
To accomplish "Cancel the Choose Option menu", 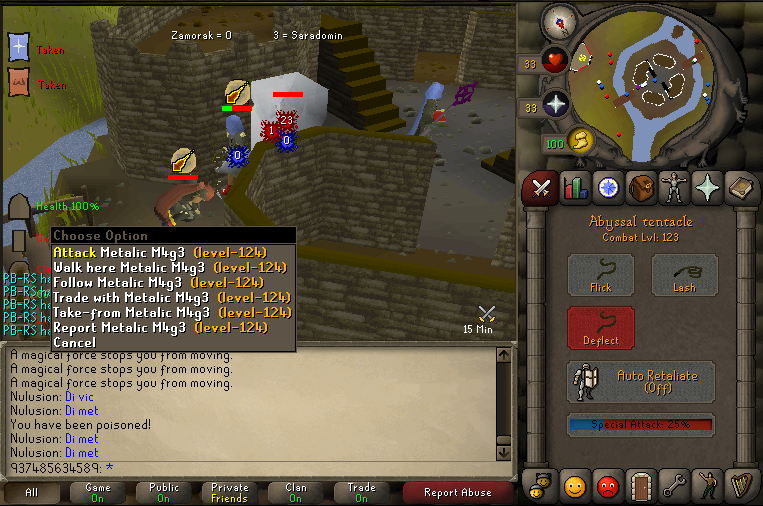I will coord(74,342).
